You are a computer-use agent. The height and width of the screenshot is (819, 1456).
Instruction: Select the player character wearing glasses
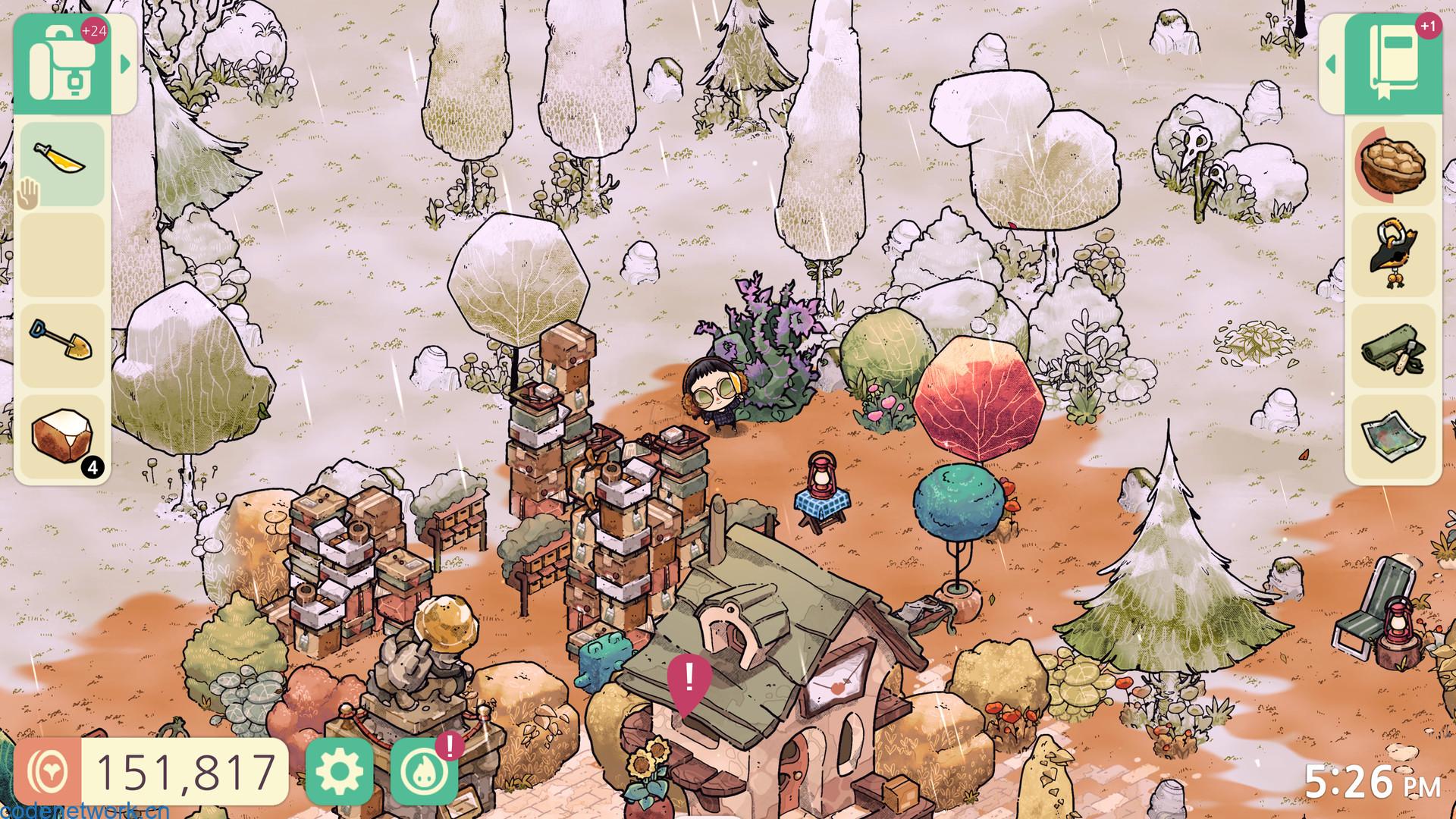[x=711, y=393]
